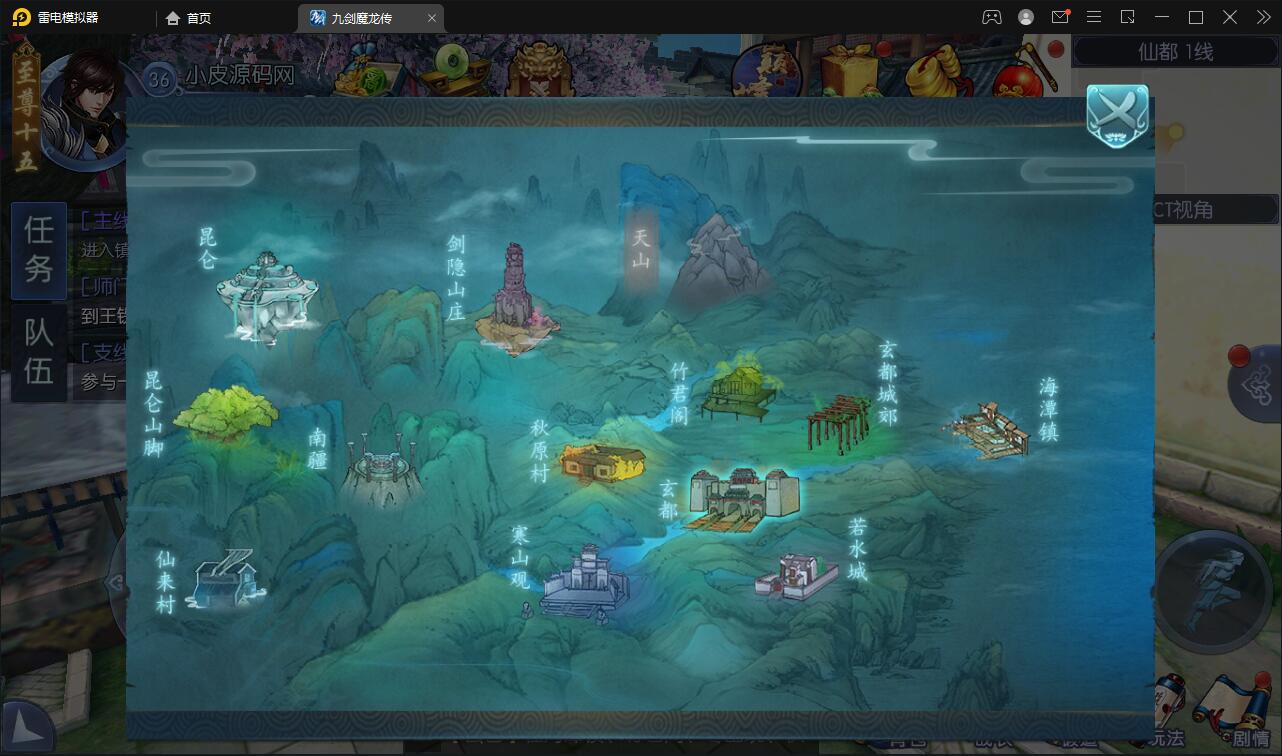Open the LDPlayer hamburger menu icon
1282x756 pixels.
click(1093, 17)
